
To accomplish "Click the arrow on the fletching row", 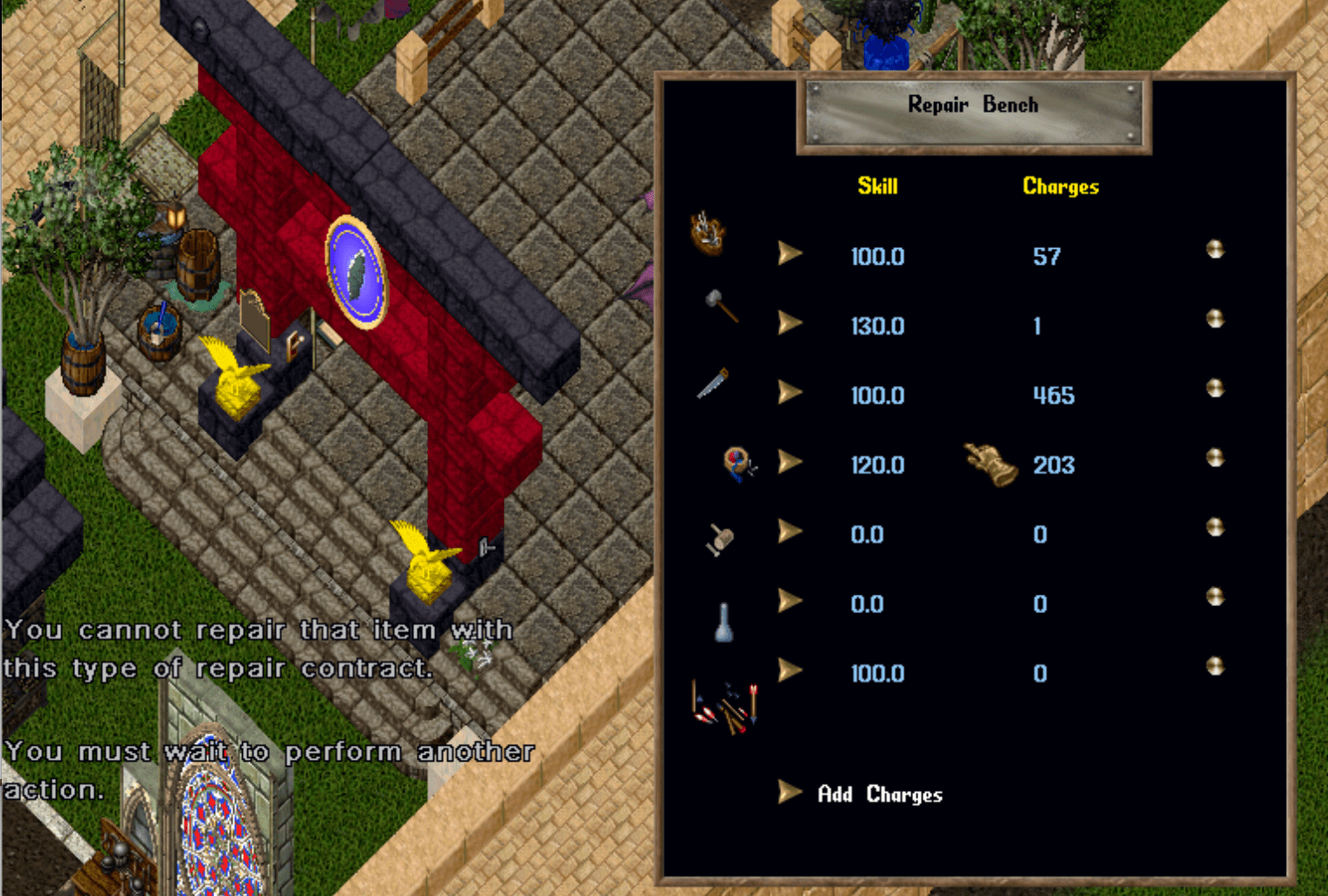I will [791, 671].
